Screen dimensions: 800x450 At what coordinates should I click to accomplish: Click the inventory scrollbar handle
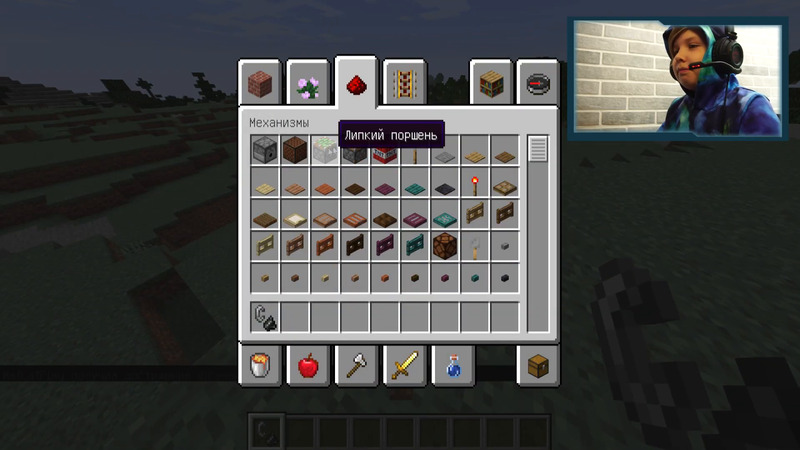(538, 149)
